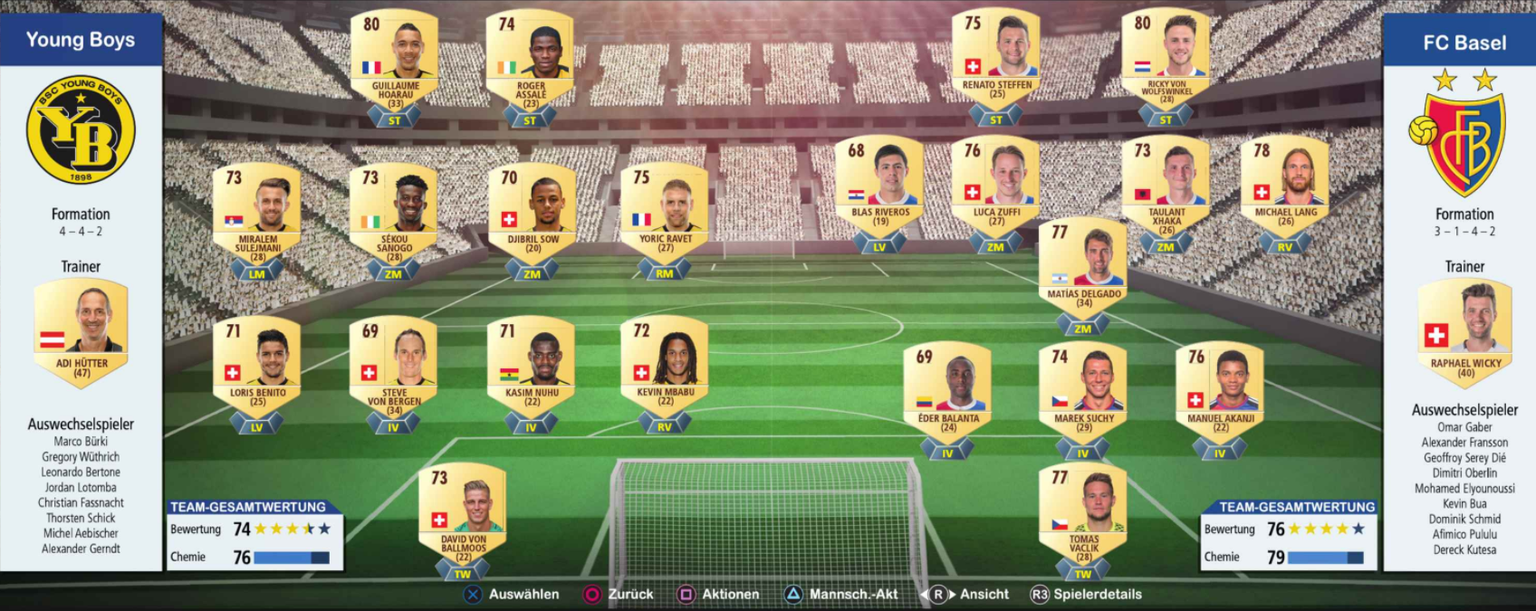
Task: Choose substitute Marco Bürki from the list
Action: (x=81, y=441)
